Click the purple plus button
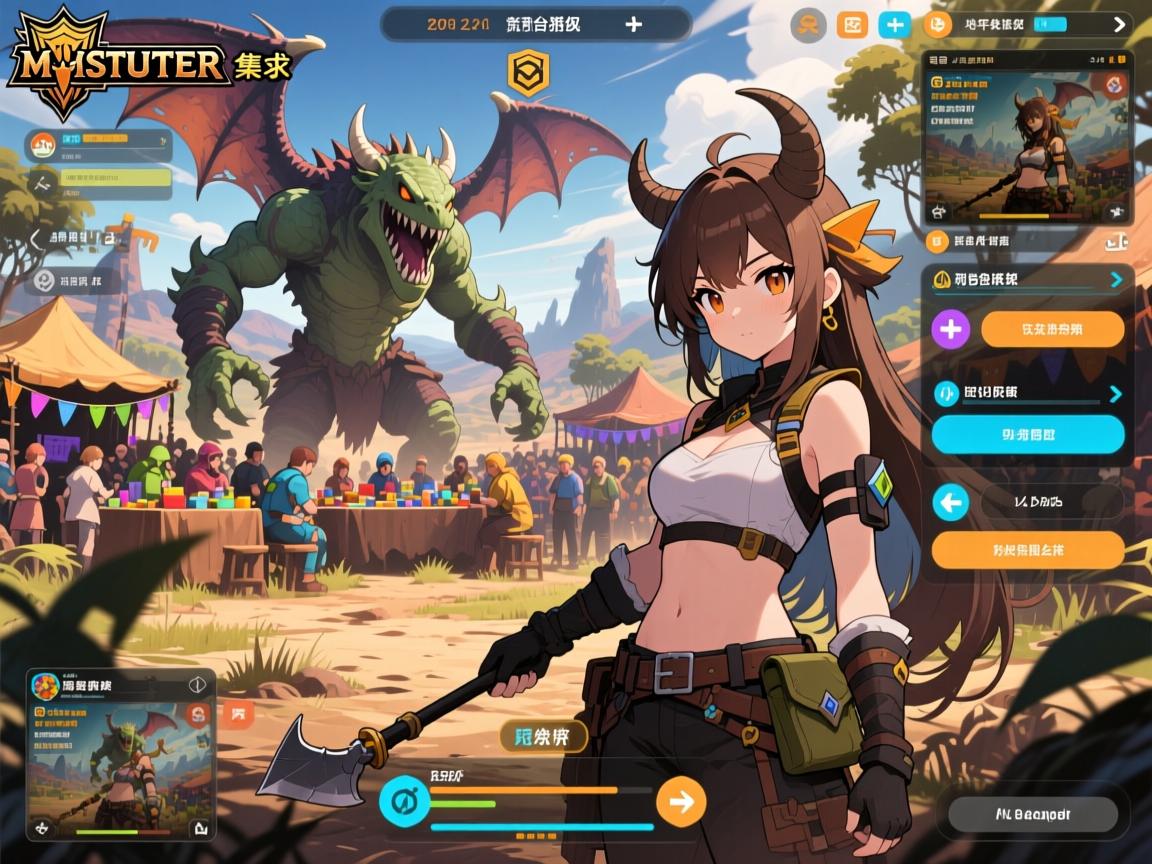This screenshot has width=1152, height=864. [x=950, y=328]
